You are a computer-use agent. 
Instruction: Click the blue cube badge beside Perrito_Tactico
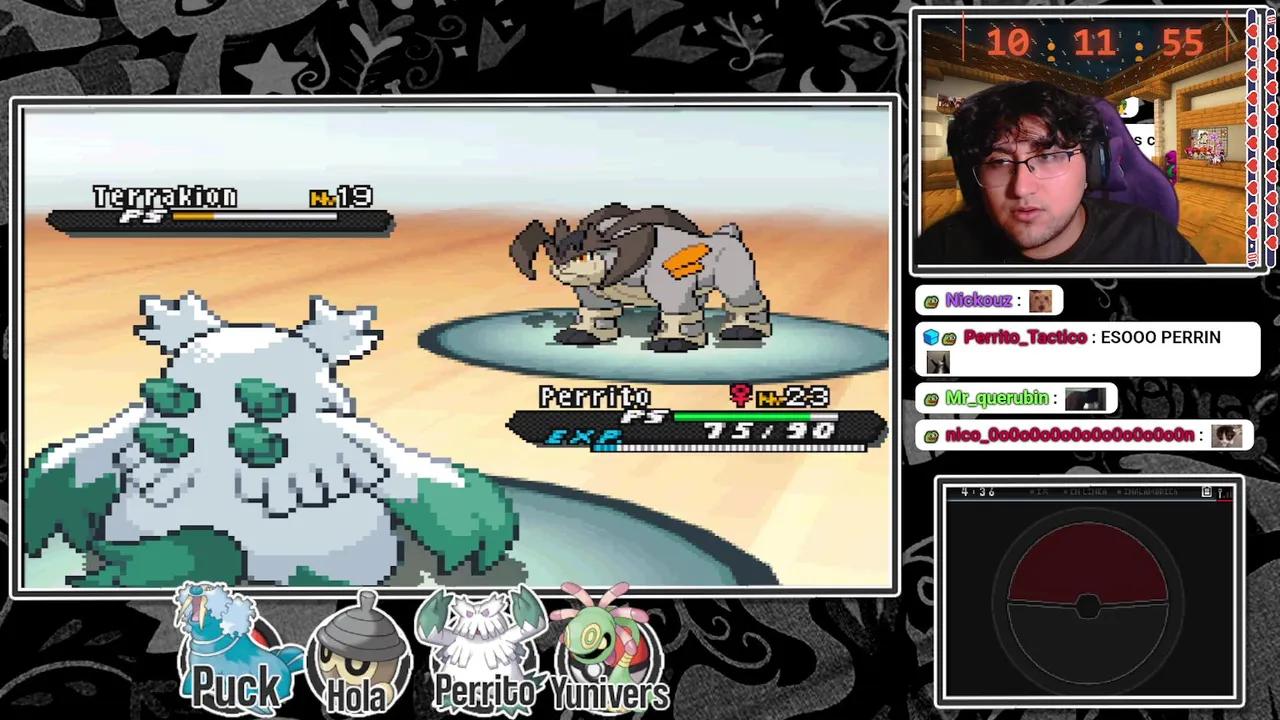[x=930, y=337]
